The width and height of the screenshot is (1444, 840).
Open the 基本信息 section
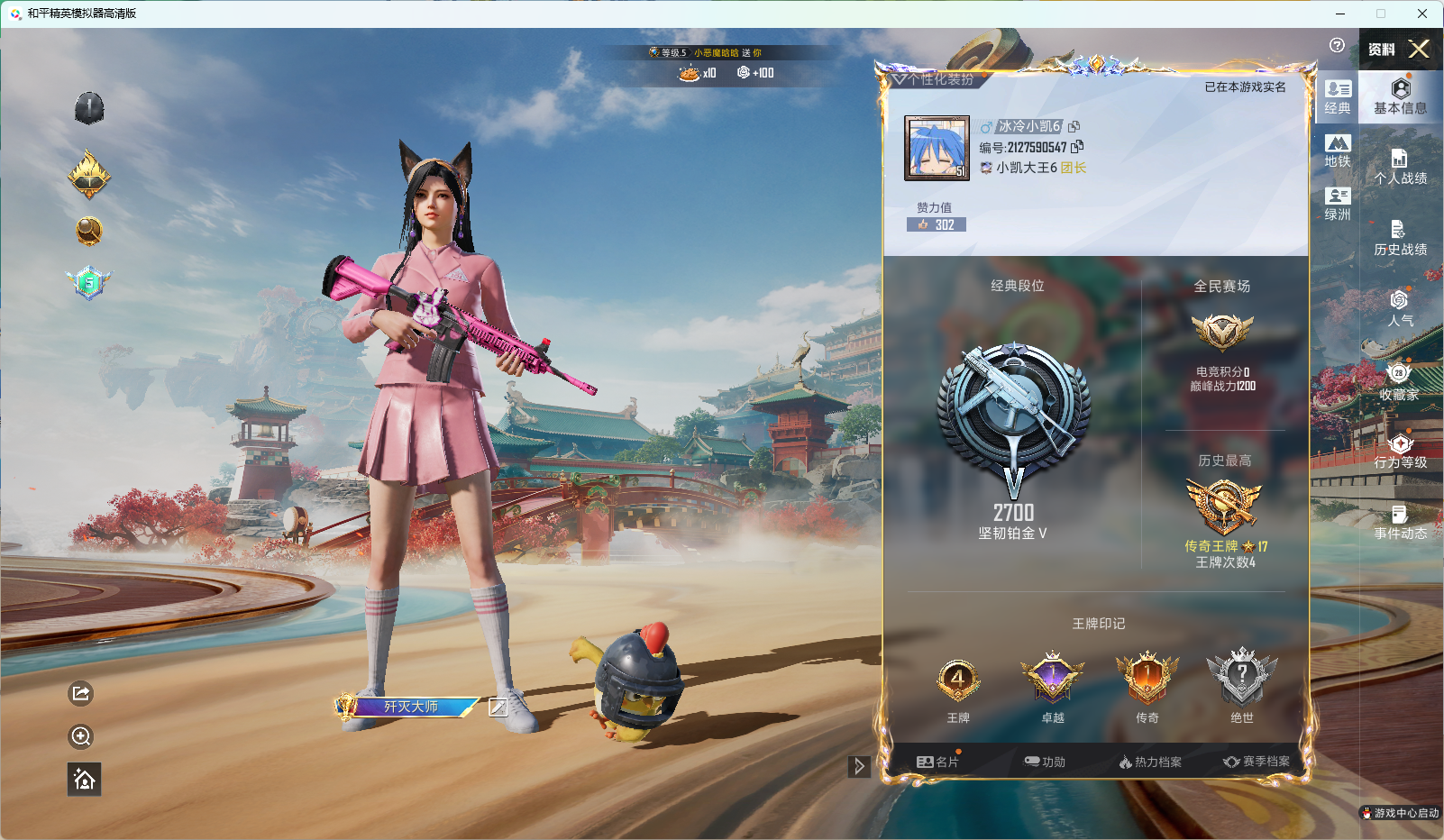point(1400,96)
